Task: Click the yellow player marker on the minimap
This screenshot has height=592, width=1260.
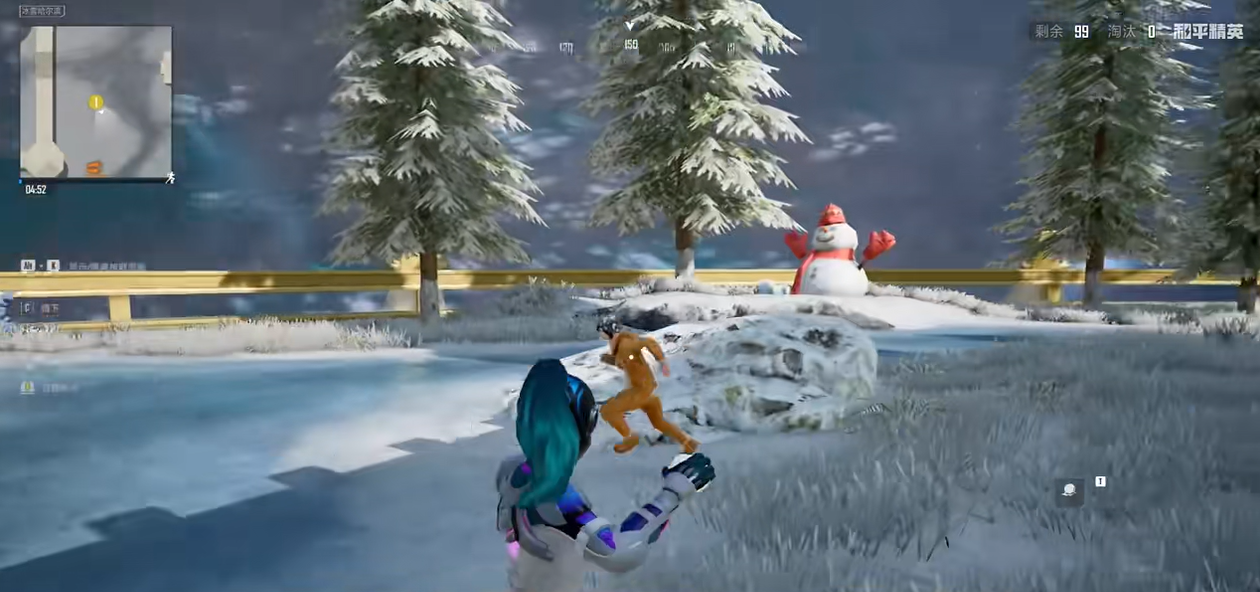Action: (x=96, y=102)
